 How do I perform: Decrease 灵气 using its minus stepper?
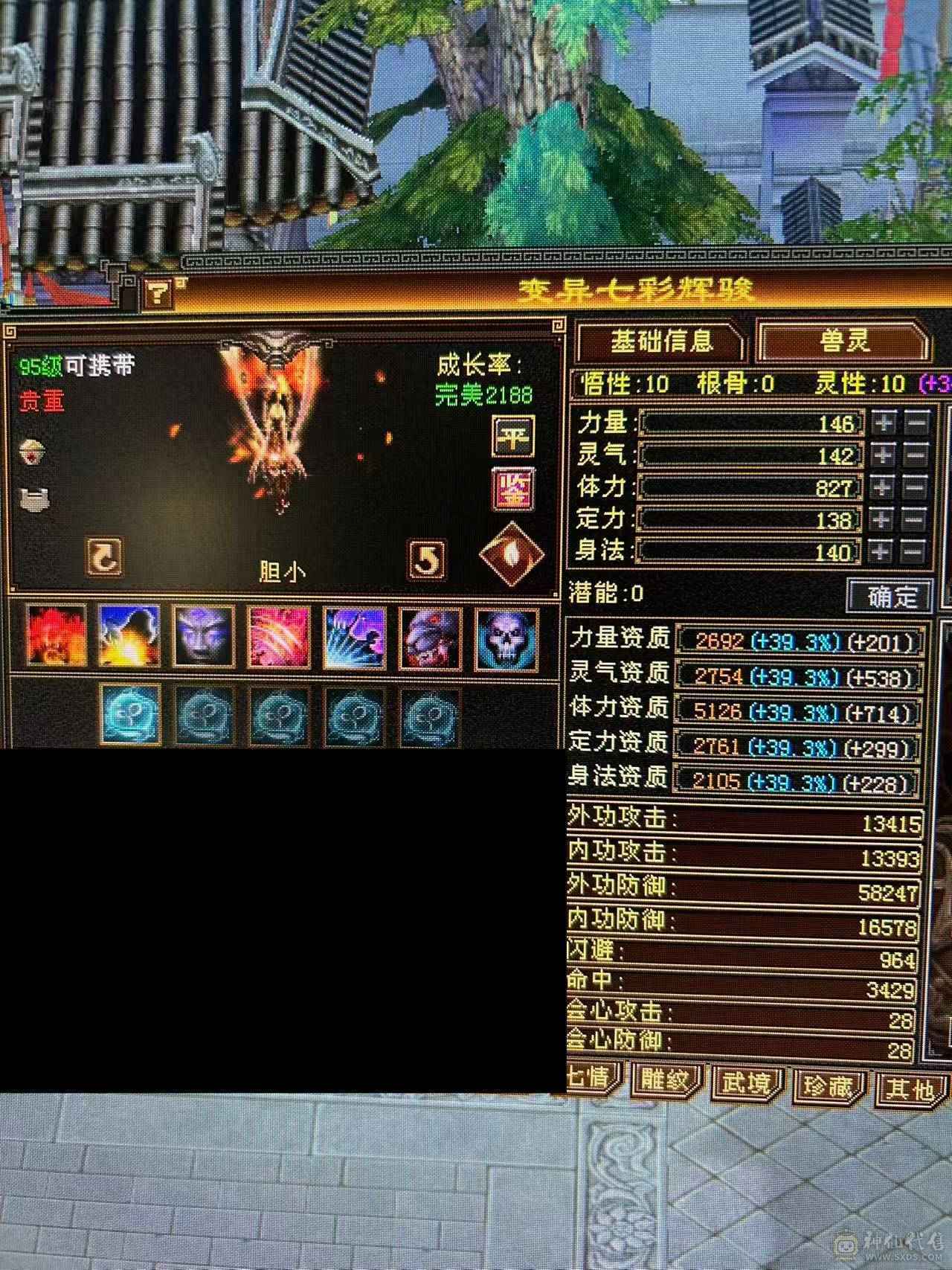click(916, 456)
